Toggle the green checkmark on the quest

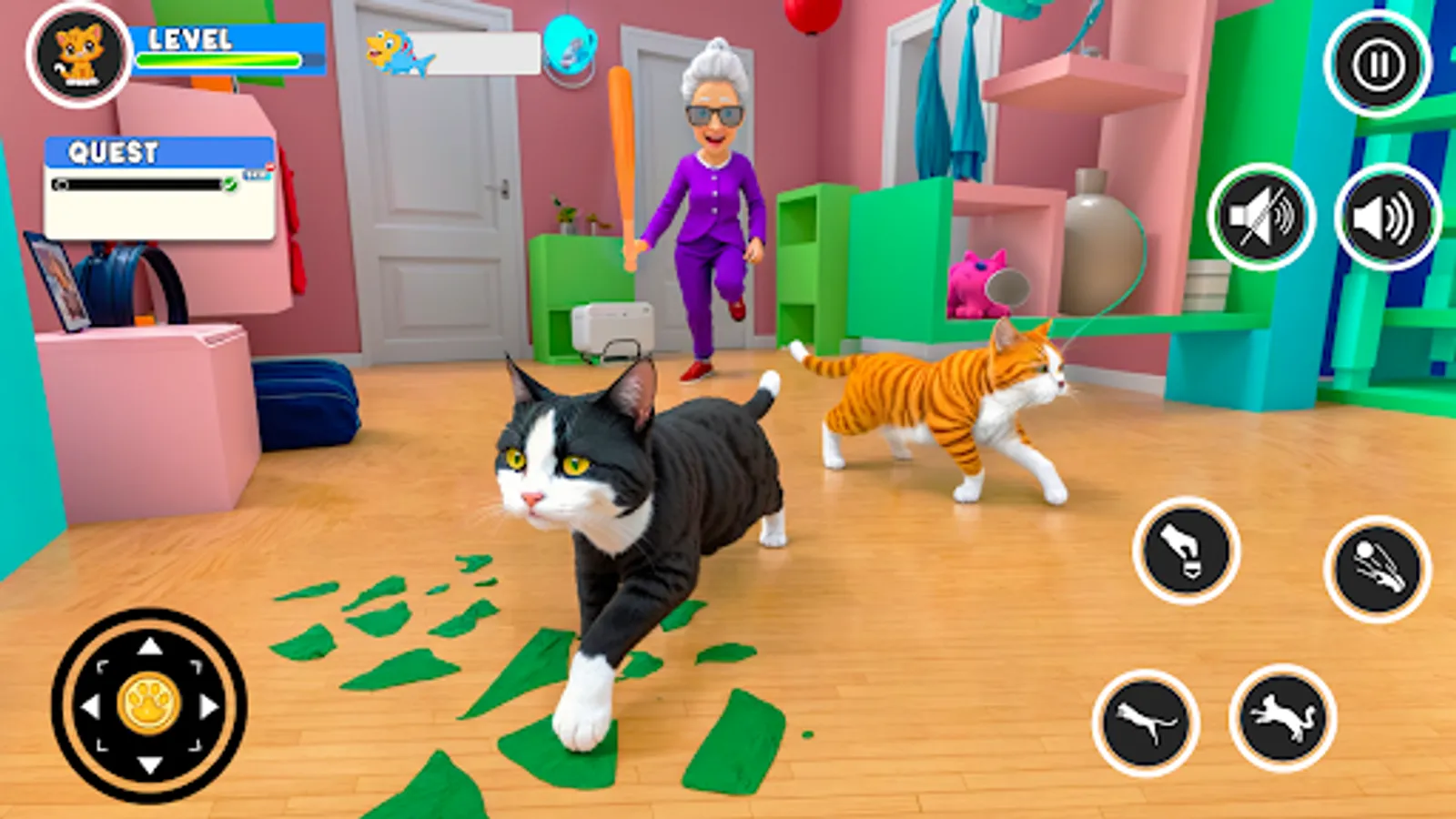[230, 185]
